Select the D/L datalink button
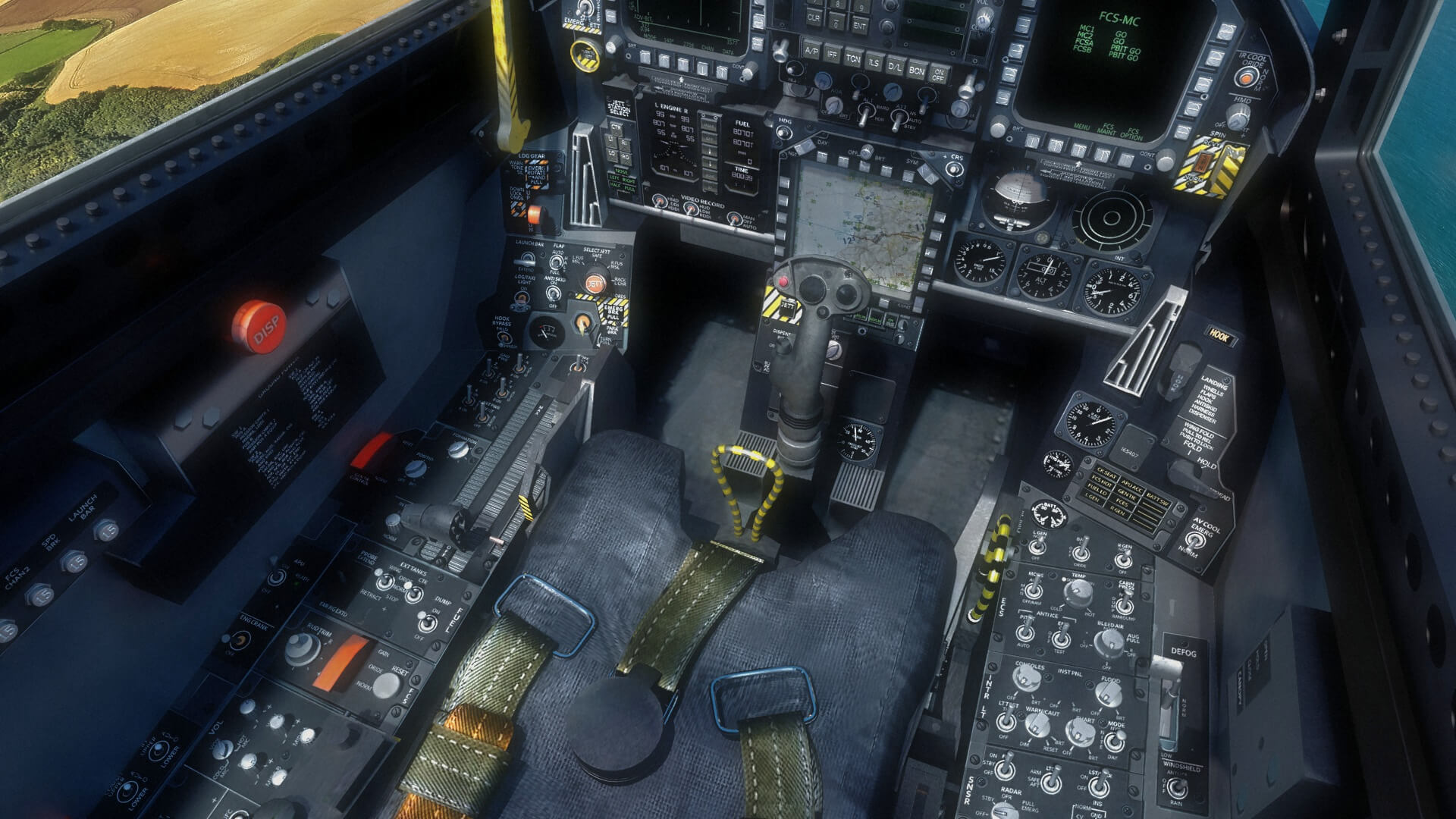 coord(896,66)
